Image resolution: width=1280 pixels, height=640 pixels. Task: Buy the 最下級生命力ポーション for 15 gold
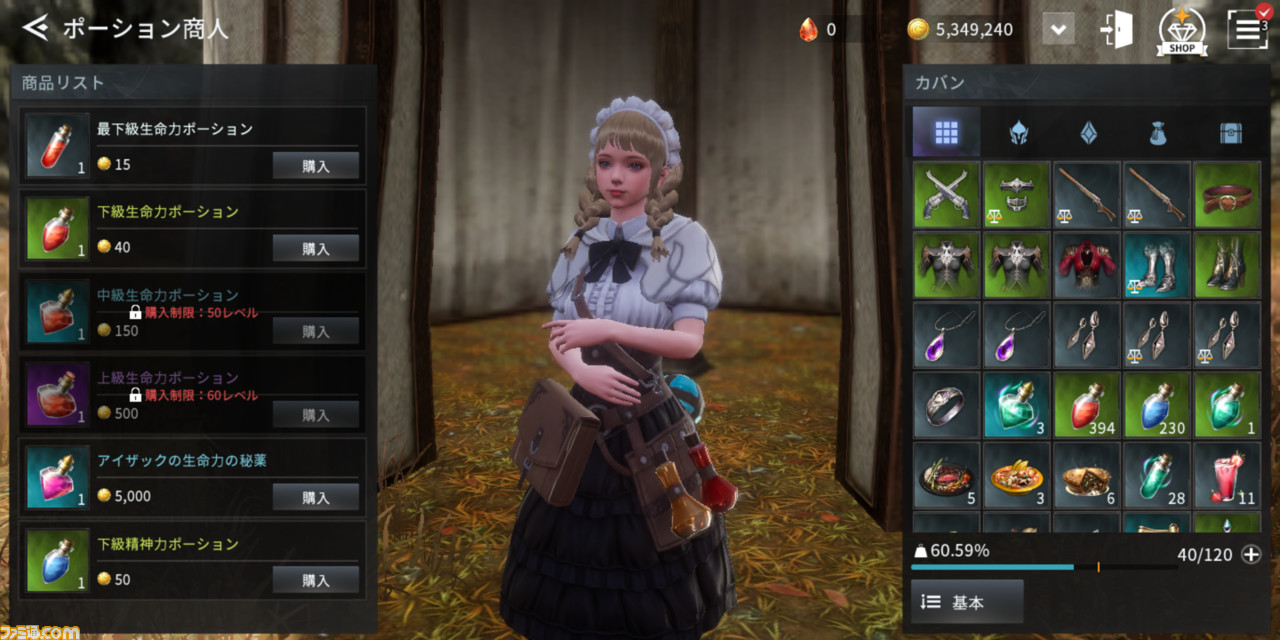click(x=315, y=166)
